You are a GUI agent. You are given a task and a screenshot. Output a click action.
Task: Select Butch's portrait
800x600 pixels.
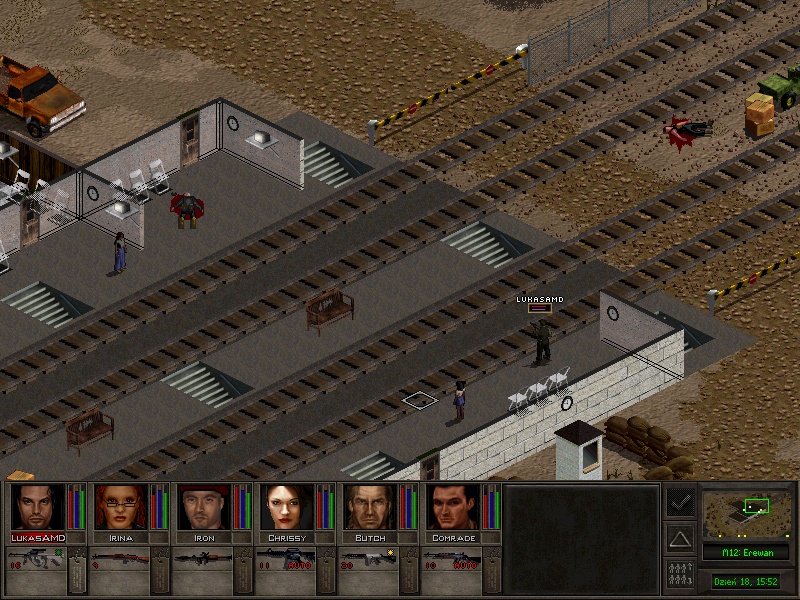point(369,507)
